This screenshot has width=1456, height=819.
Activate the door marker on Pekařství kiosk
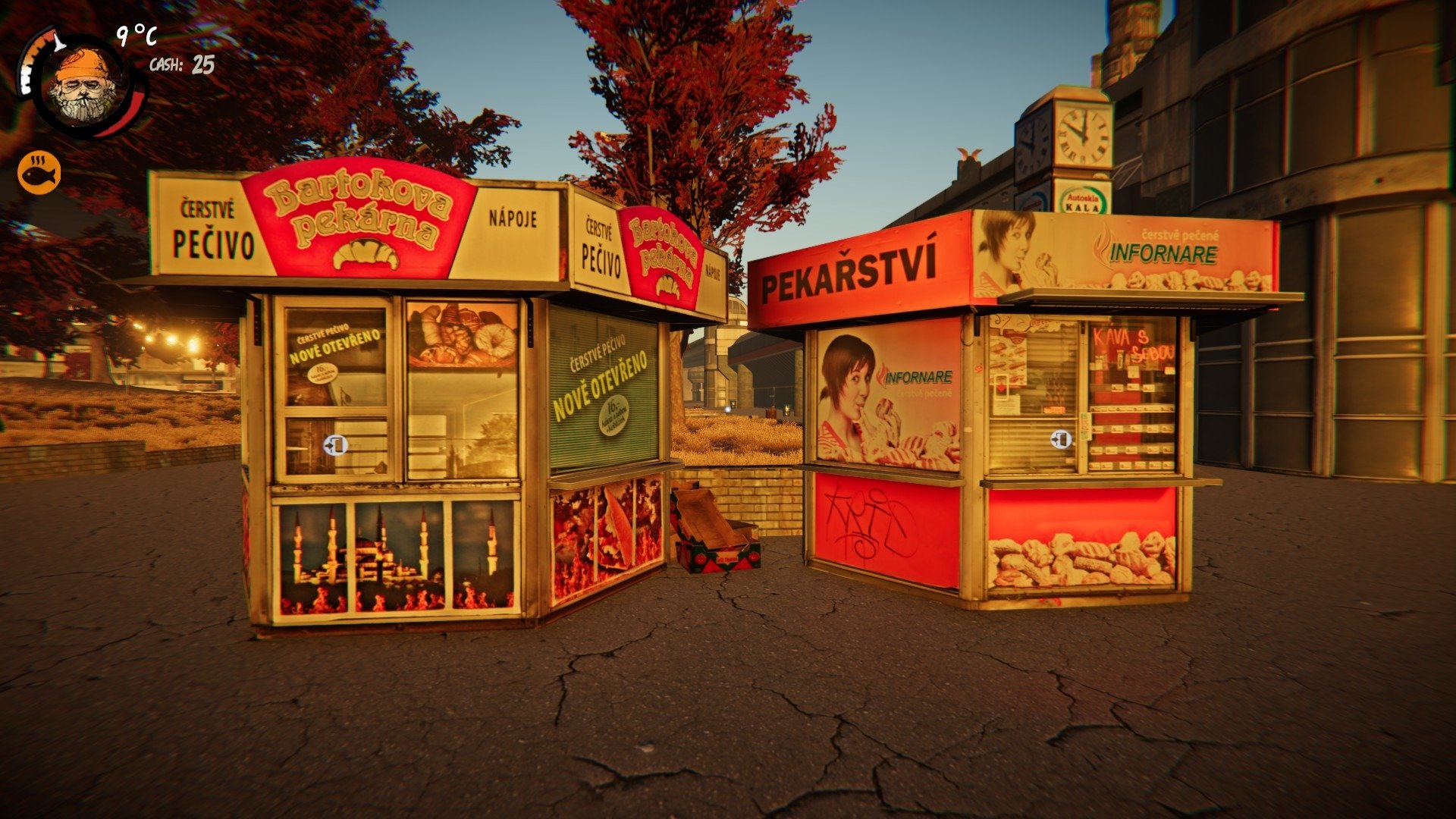(1061, 439)
